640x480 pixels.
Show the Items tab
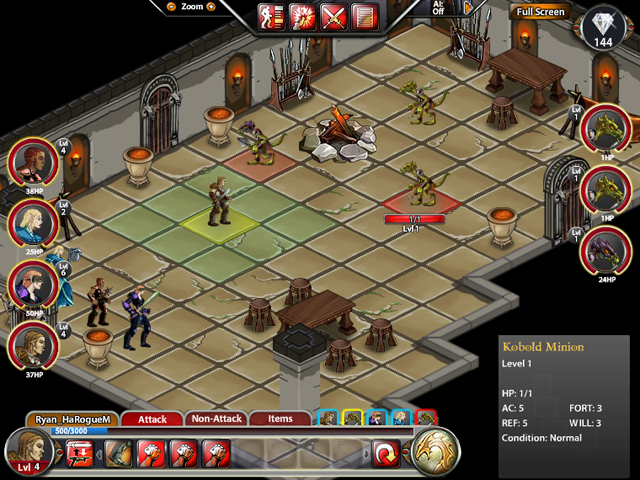coord(280,419)
